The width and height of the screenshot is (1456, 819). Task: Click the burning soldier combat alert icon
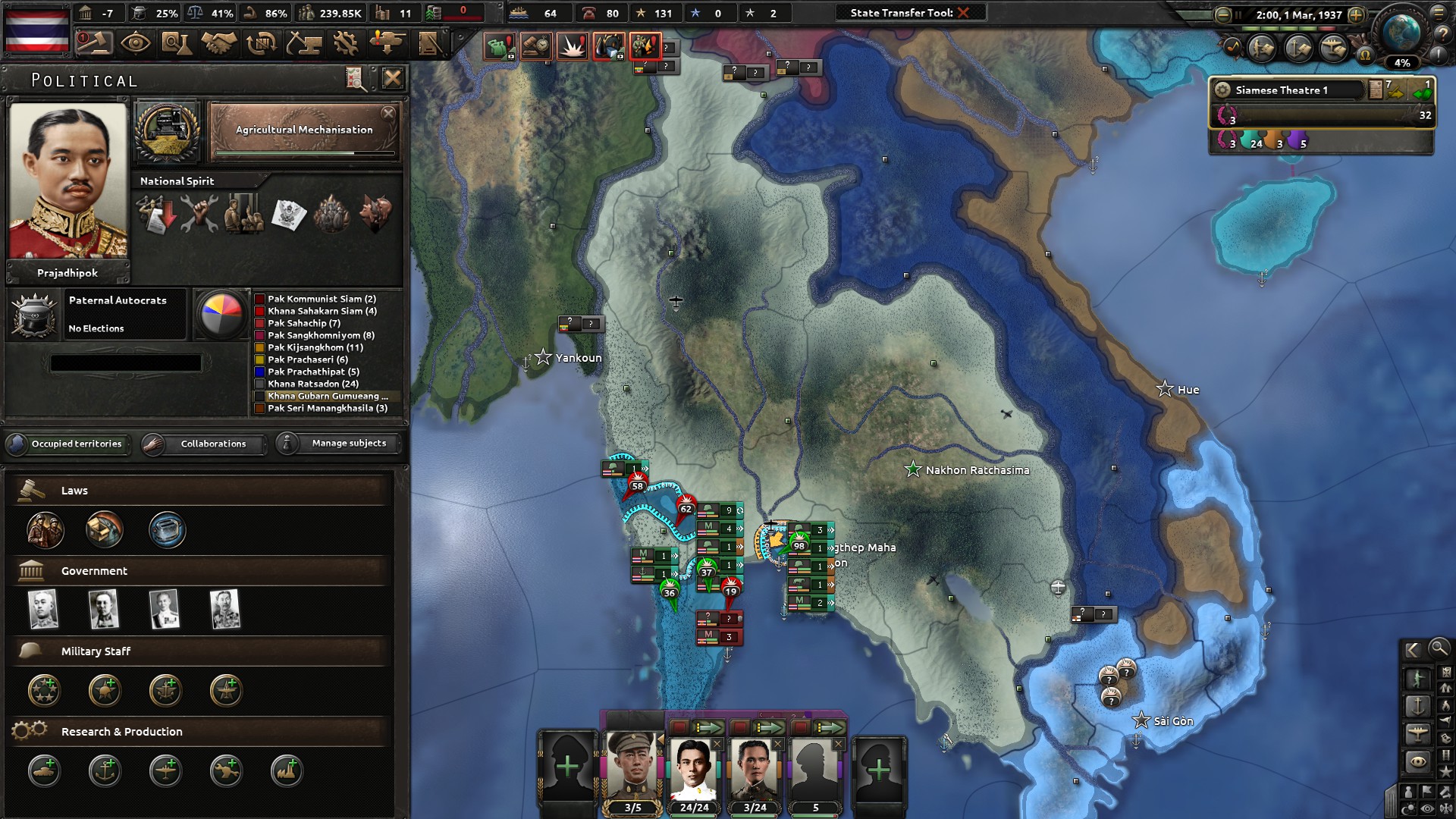click(x=647, y=46)
